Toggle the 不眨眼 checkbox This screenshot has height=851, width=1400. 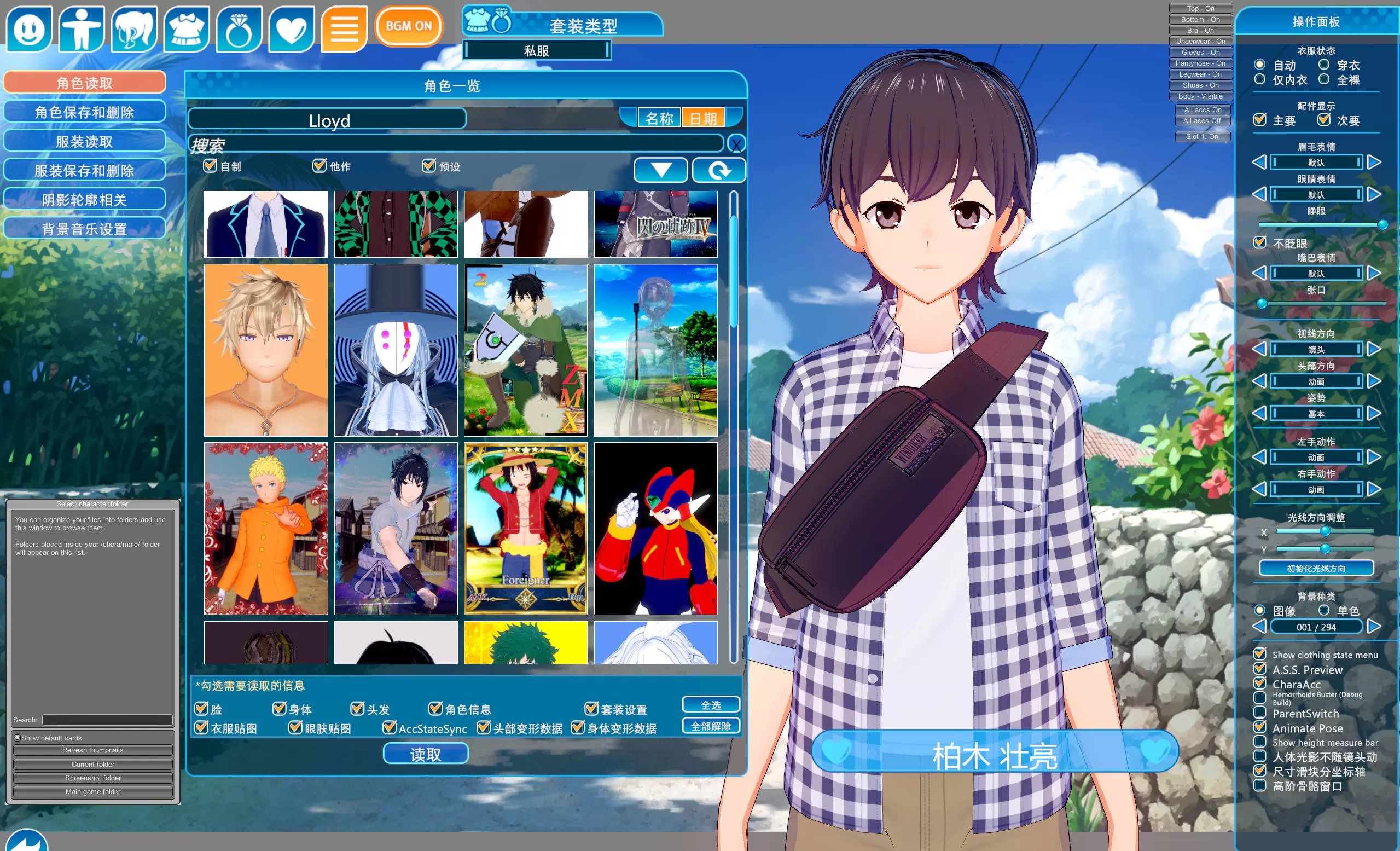(x=1259, y=243)
